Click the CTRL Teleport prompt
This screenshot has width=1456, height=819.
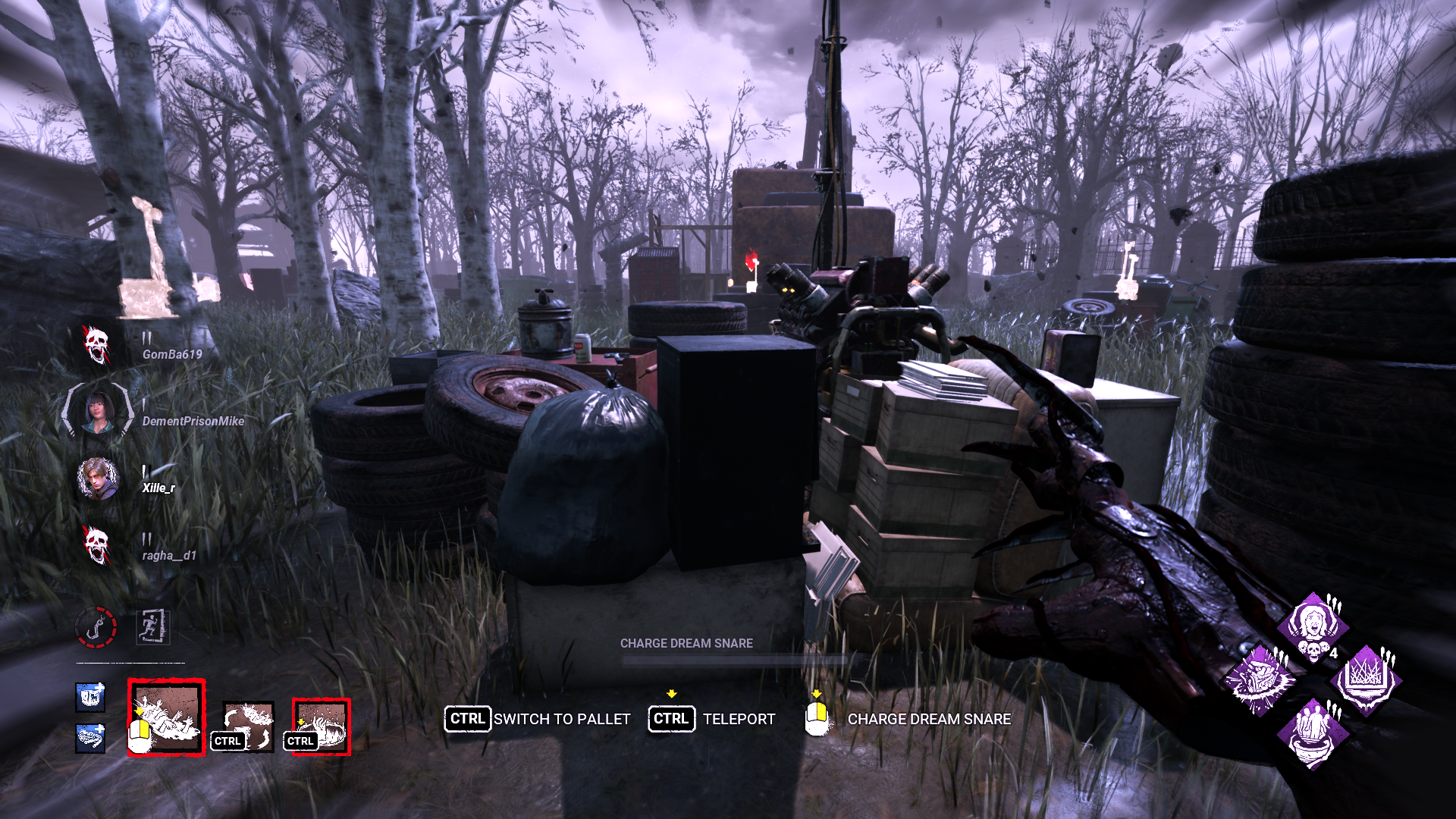point(670,719)
